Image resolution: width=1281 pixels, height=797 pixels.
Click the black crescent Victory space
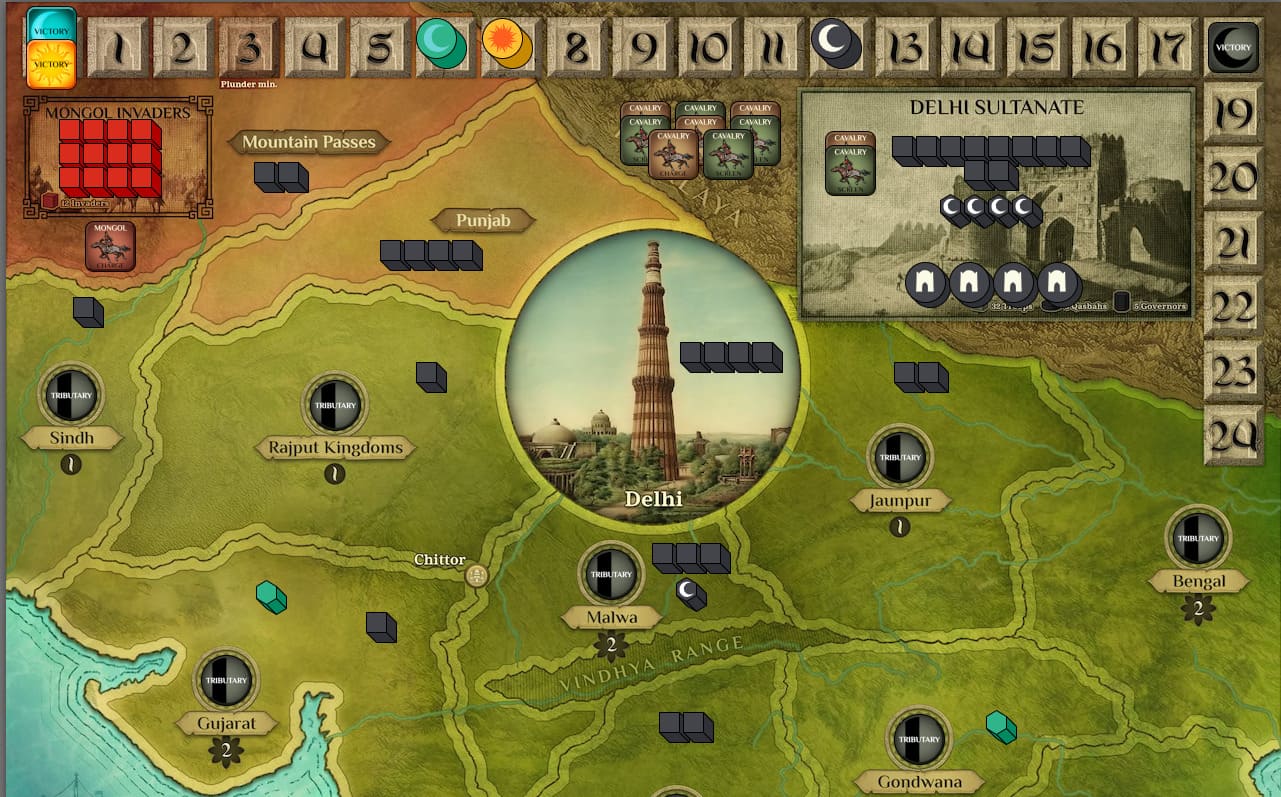click(x=1233, y=47)
